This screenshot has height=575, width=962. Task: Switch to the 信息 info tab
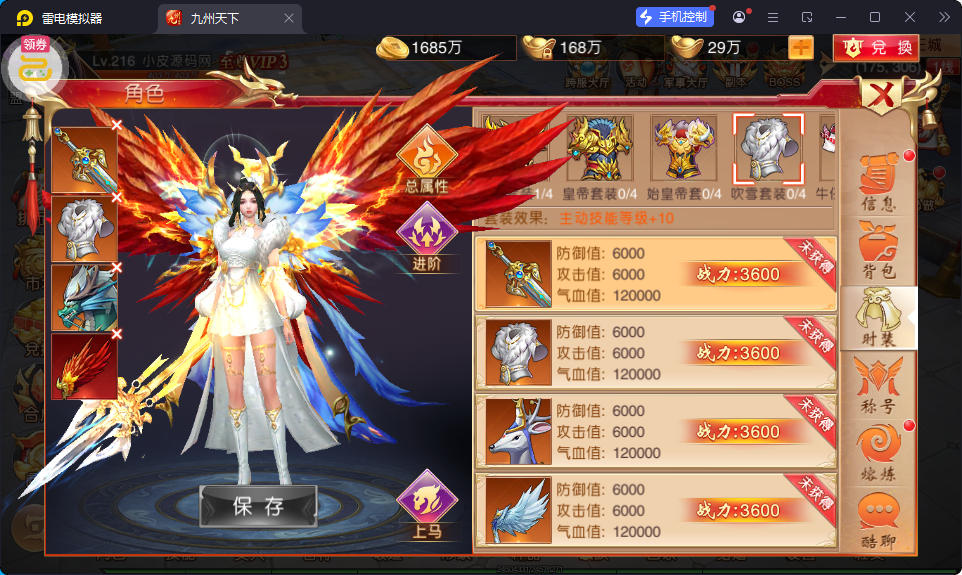coord(878,183)
